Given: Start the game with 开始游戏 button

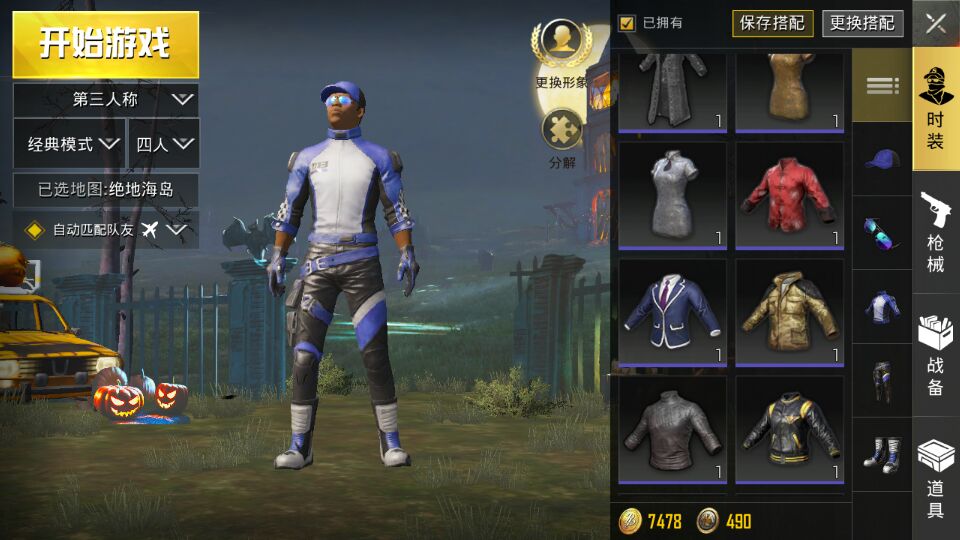Looking at the screenshot, I should 105,44.
